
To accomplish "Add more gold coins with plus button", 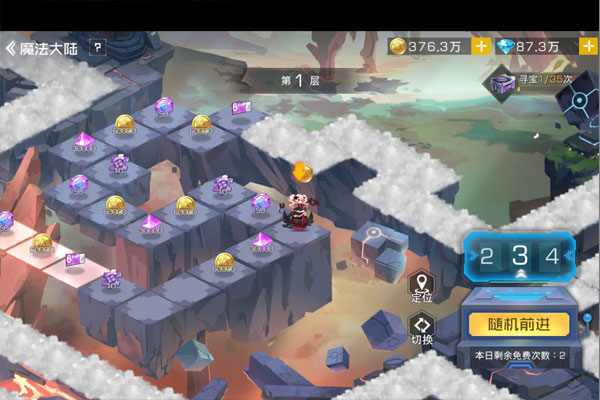I will 481,46.
